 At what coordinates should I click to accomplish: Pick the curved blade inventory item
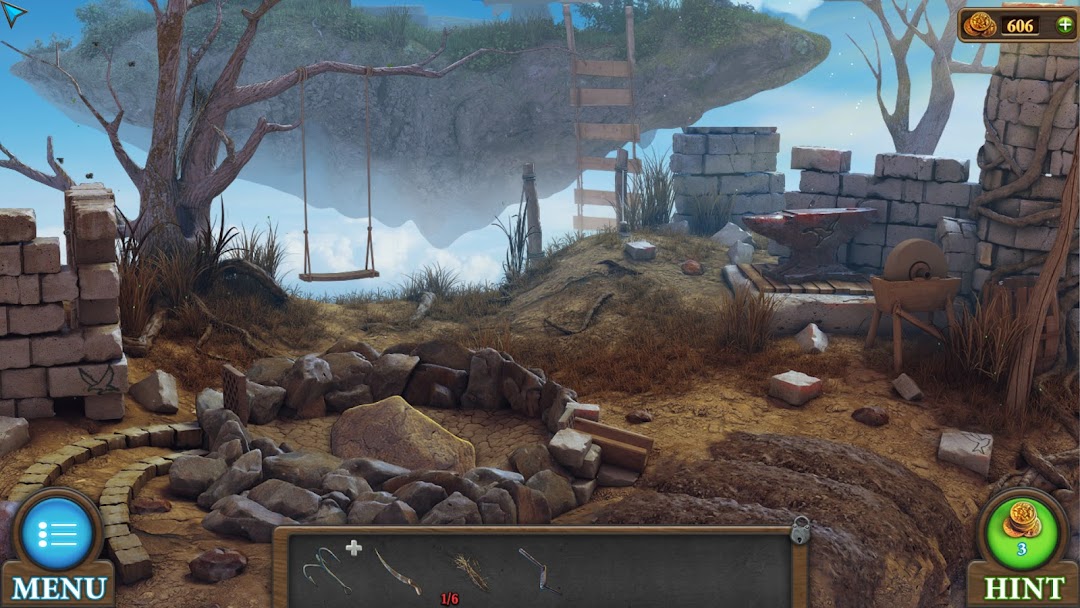(x=397, y=572)
